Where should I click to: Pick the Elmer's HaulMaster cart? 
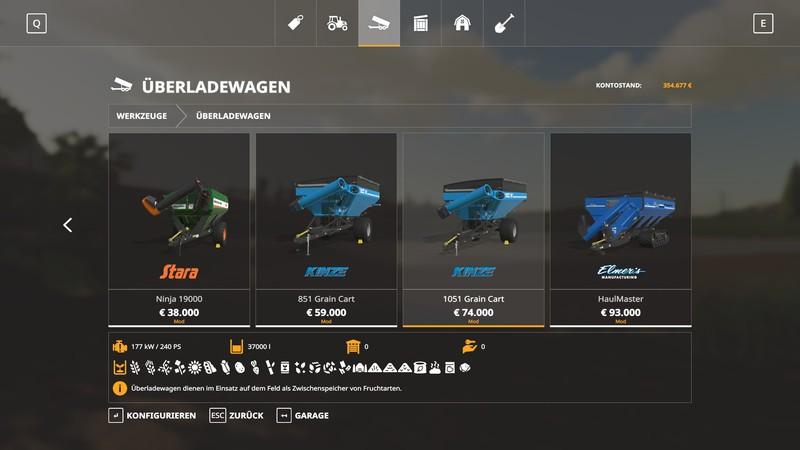point(620,229)
